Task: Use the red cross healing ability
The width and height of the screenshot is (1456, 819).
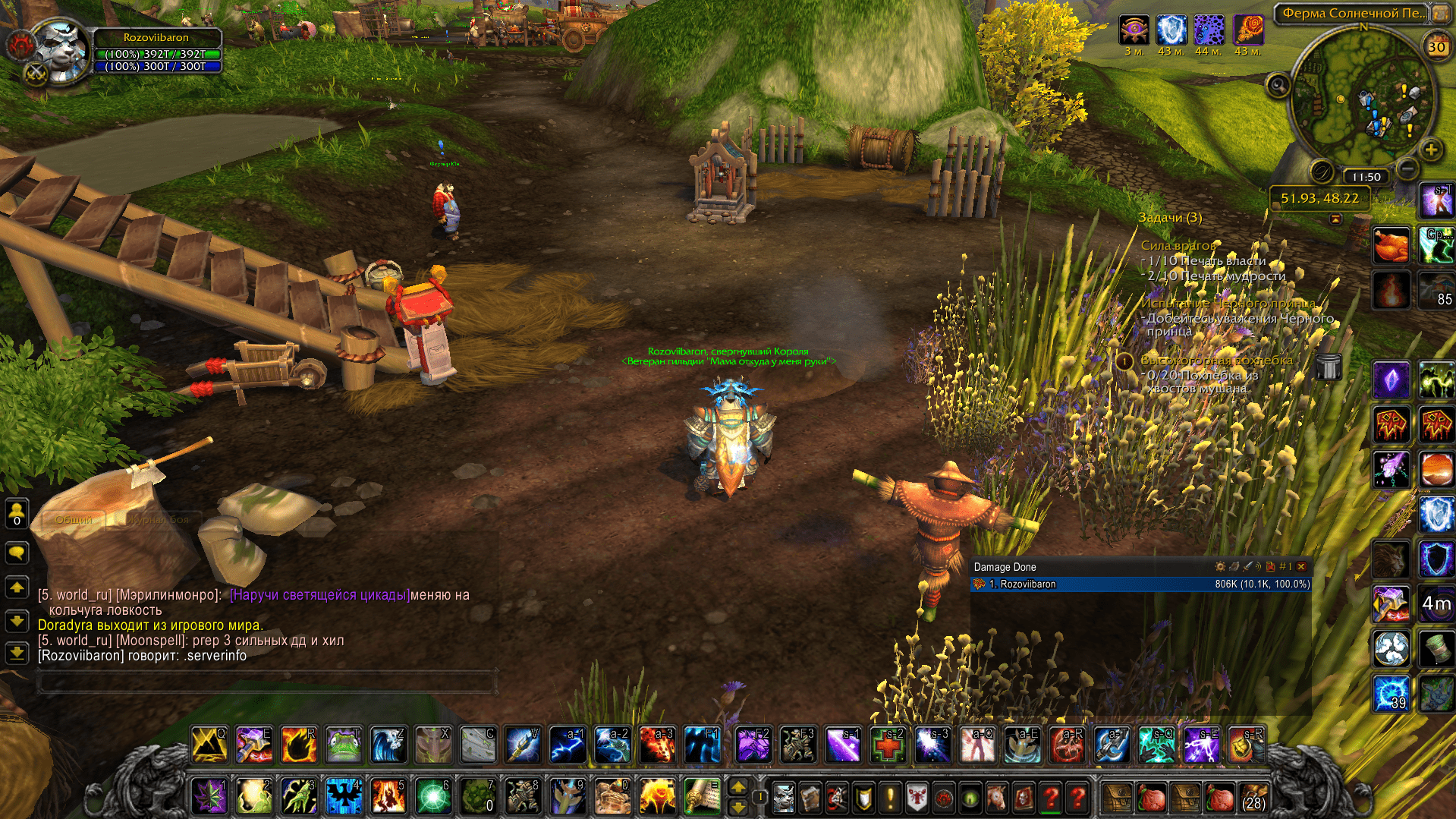Action: [x=887, y=745]
